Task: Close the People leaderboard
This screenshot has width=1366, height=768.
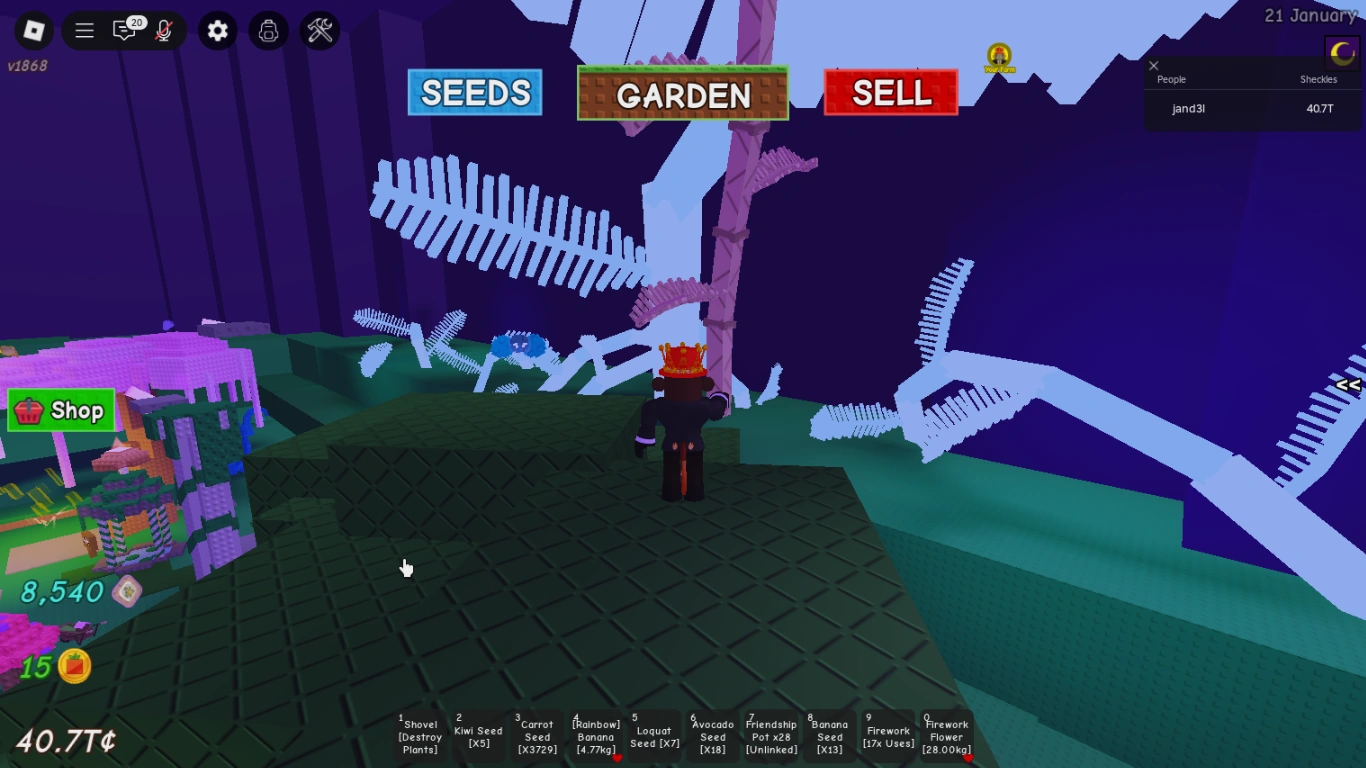Action: [x=1153, y=65]
